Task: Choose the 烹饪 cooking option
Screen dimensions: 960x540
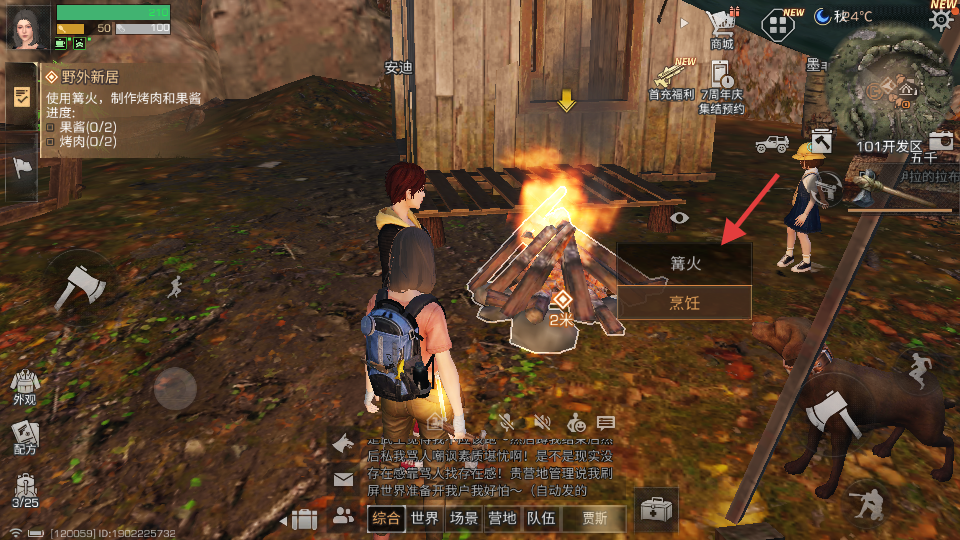Action: click(x=684, y=302)
